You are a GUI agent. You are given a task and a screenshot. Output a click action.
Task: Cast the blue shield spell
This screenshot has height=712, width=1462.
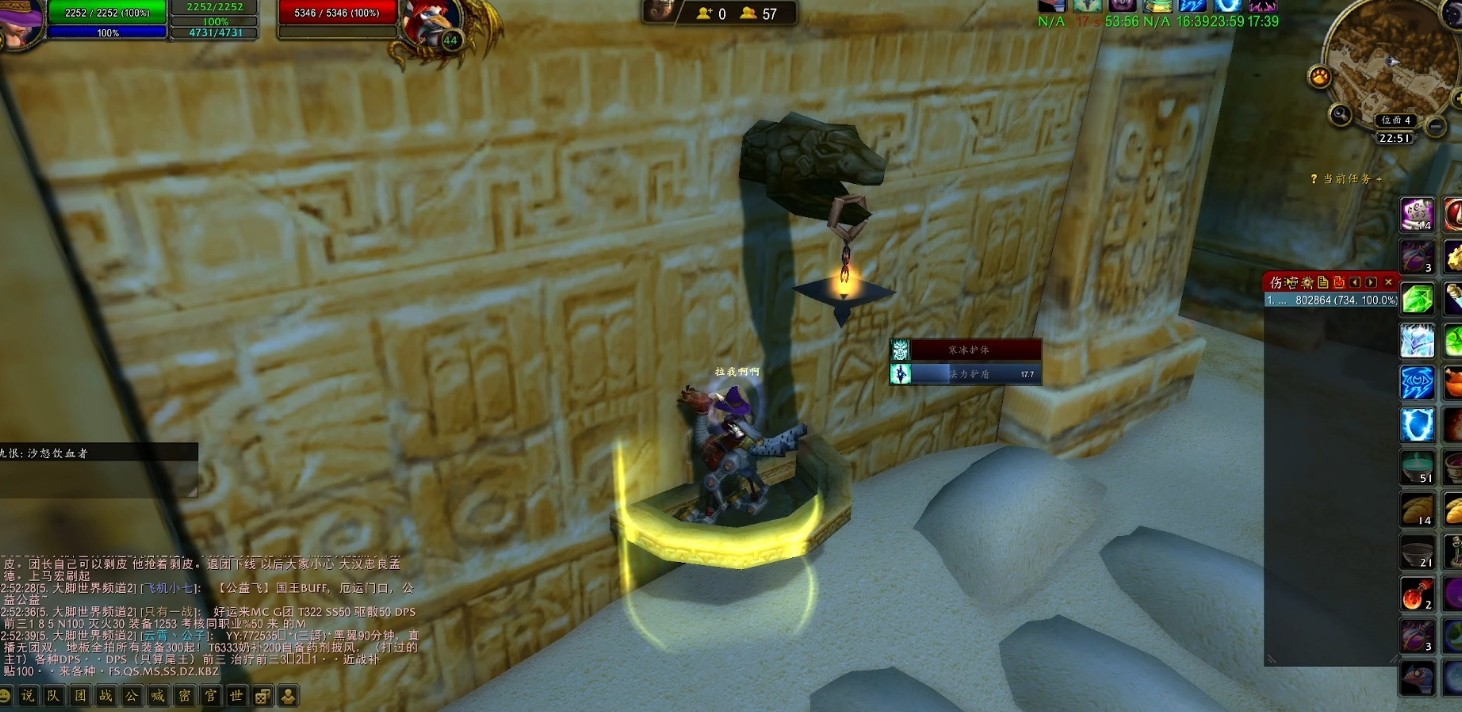point(1417,424)
